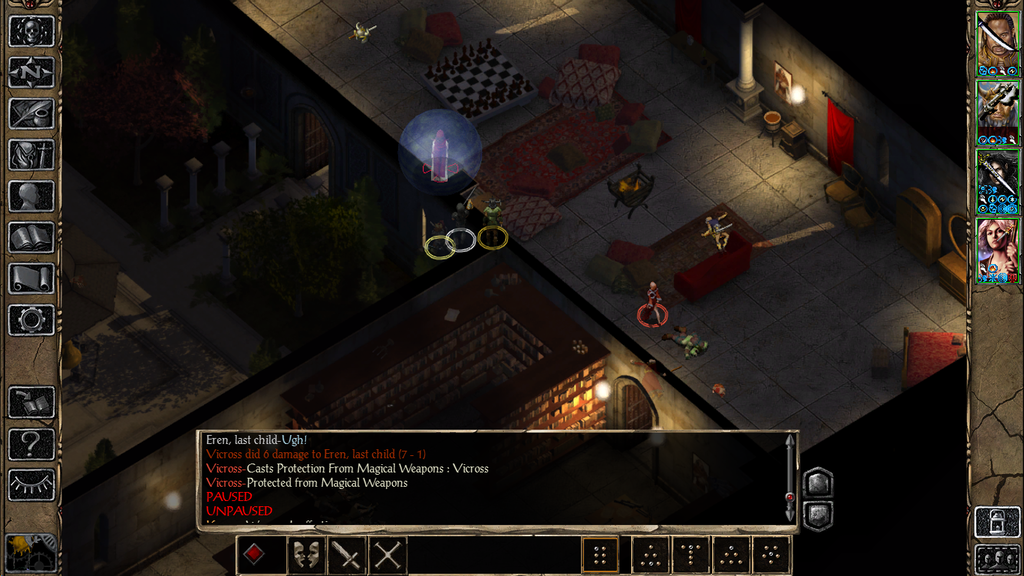Select the blonde woman's party portrait
The height and width of the screenshot is (576, 1024).
(997, 251)
